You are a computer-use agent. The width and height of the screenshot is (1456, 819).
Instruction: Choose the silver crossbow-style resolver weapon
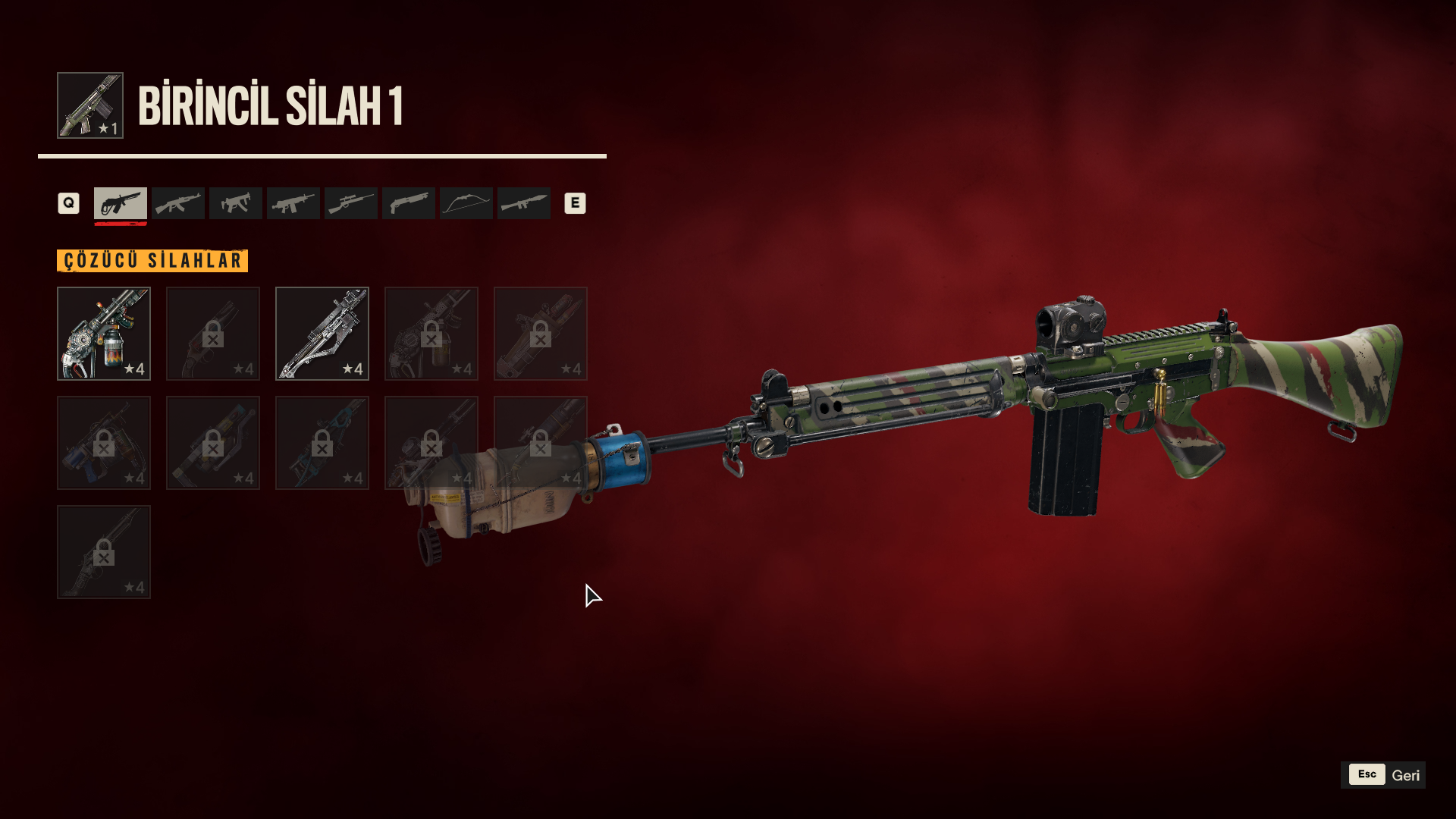[x=322, y=334]
